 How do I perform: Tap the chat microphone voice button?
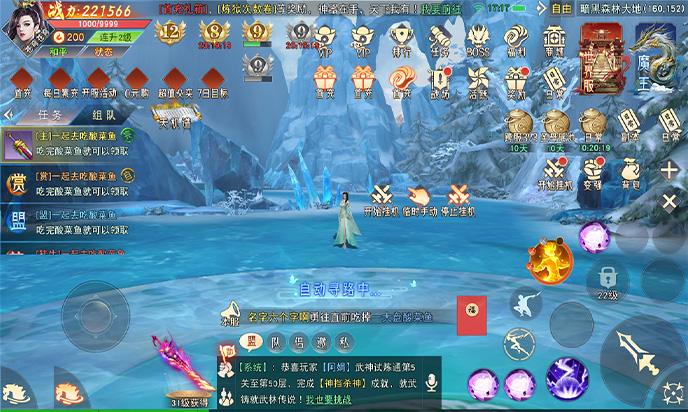click(432, 382)
